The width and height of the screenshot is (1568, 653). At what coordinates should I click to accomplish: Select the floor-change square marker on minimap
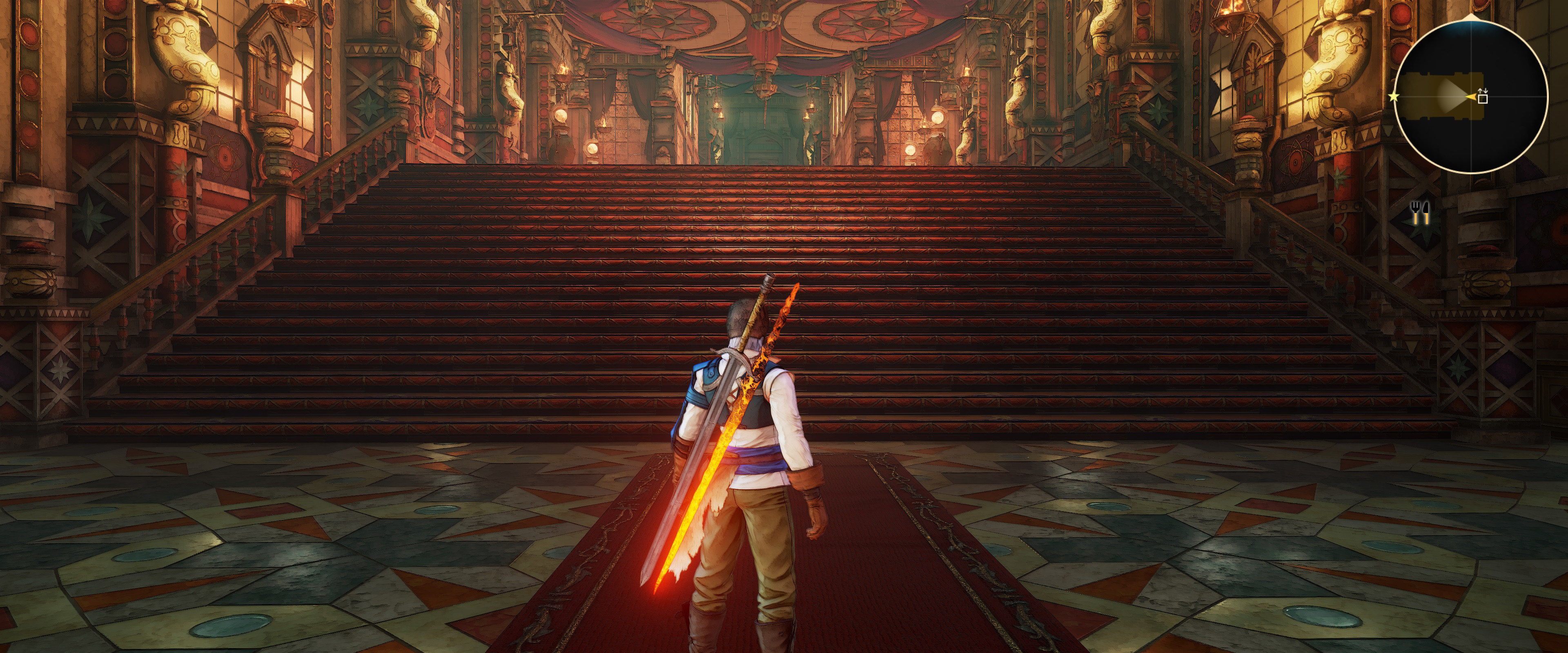click(1483, 98)
